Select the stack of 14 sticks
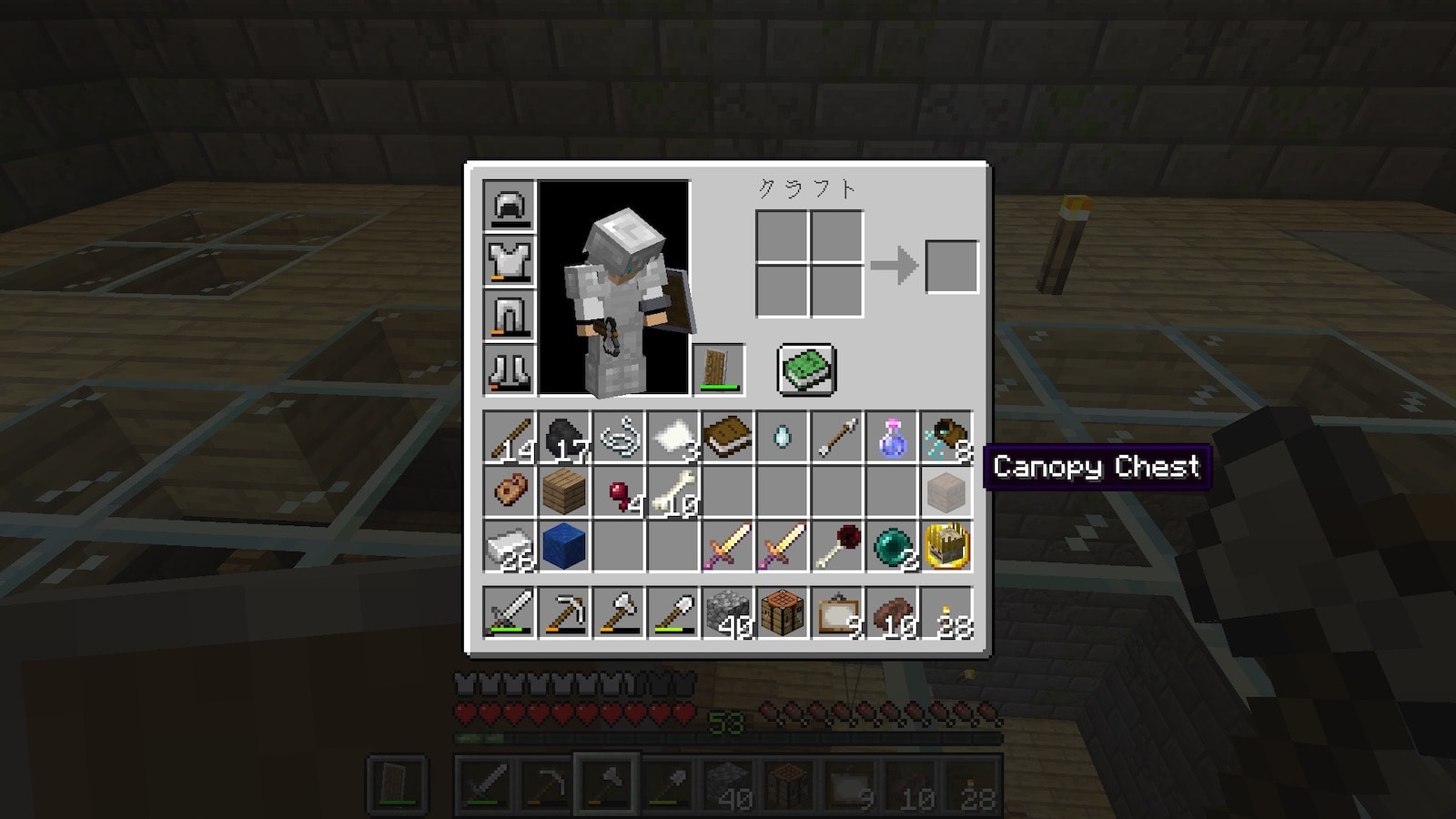The image size is (1456, 819). pyautogui.click(x=510, y=438)
